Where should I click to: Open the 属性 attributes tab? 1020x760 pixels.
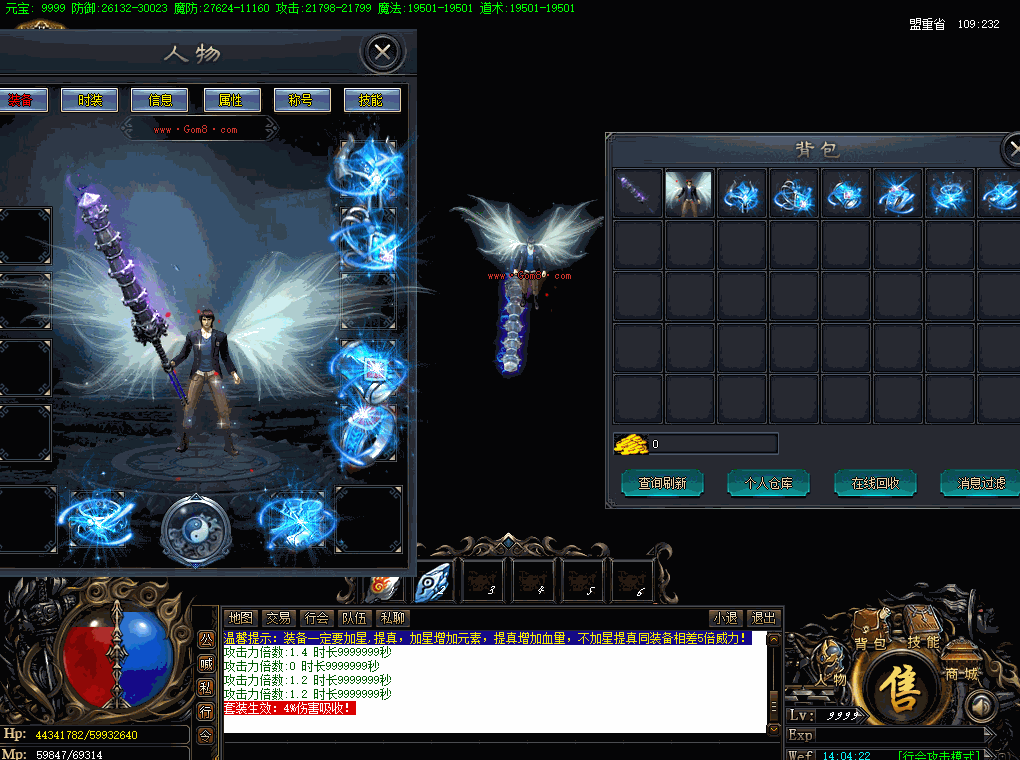[x=231, y=100]
